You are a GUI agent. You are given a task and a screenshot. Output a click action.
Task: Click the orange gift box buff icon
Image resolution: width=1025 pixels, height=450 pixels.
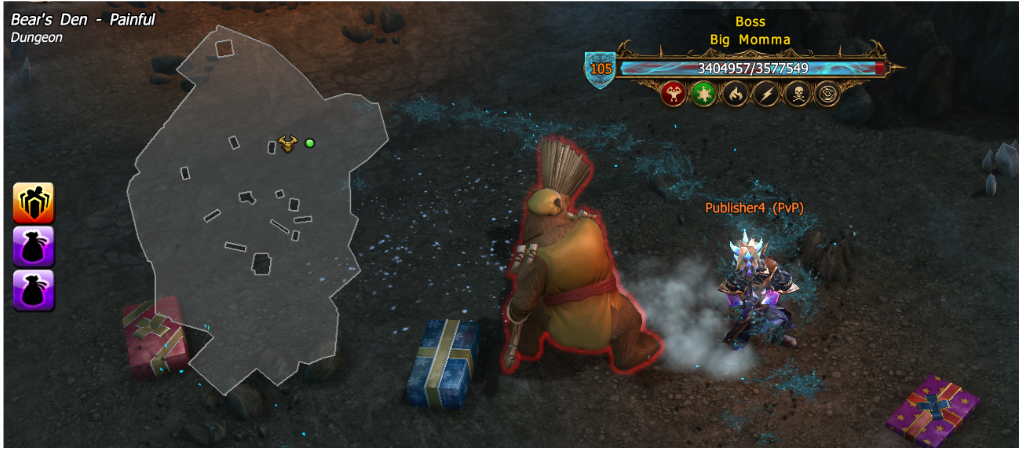33,202
